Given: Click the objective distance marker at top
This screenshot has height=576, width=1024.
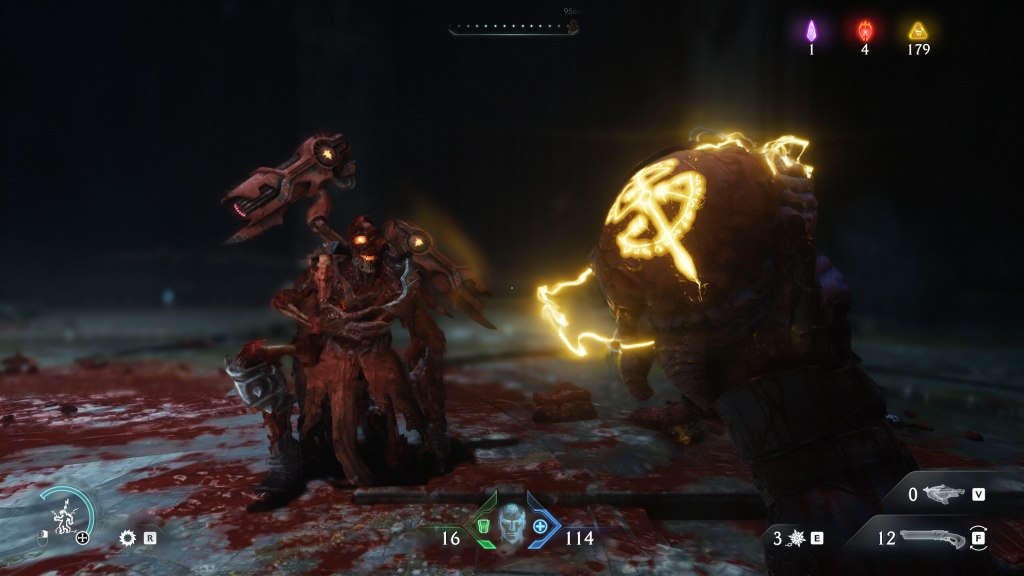Looking at the screenshot, I should [573, 26].
